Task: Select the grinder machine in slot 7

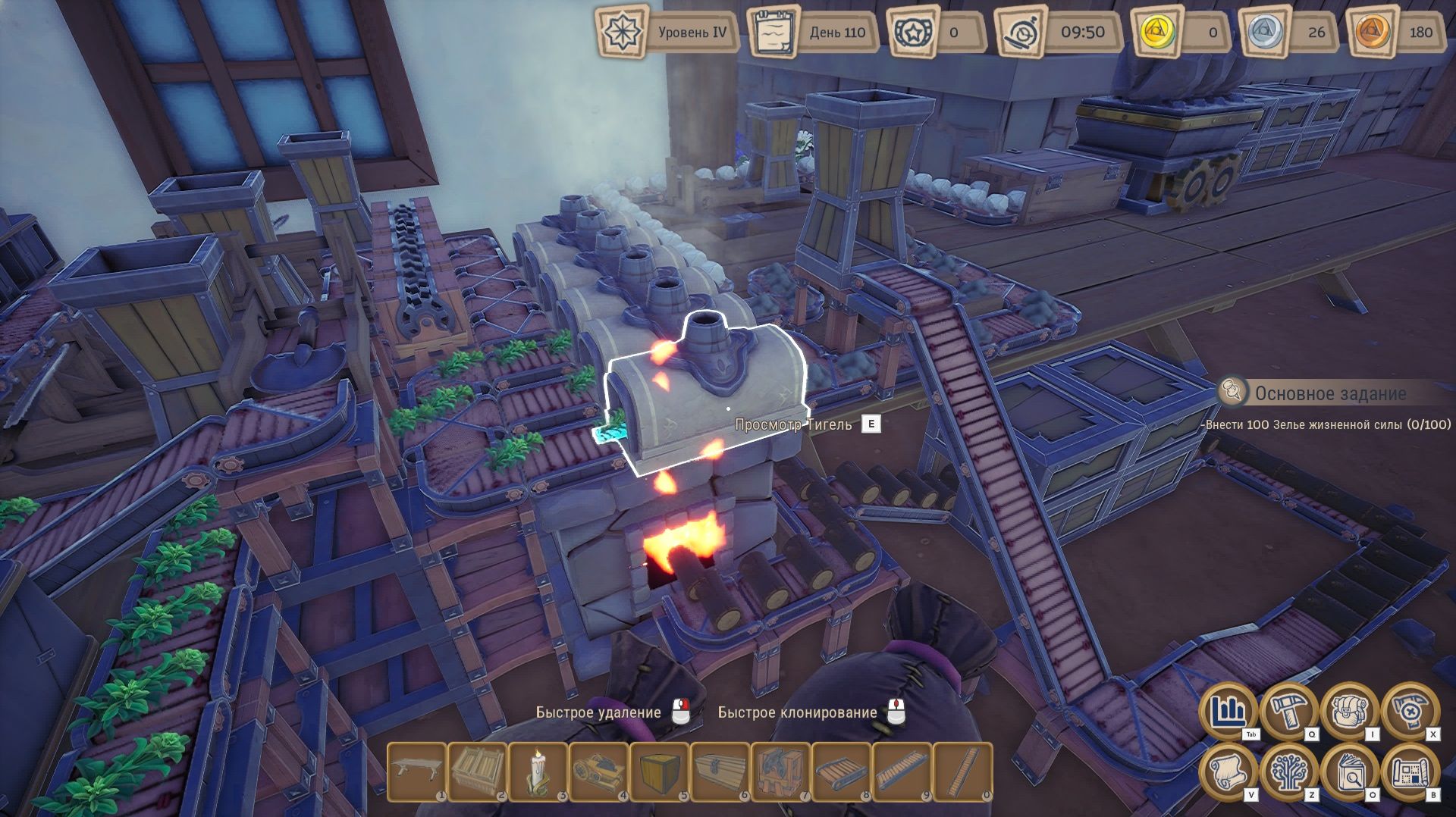Action: tap(781, 771)
